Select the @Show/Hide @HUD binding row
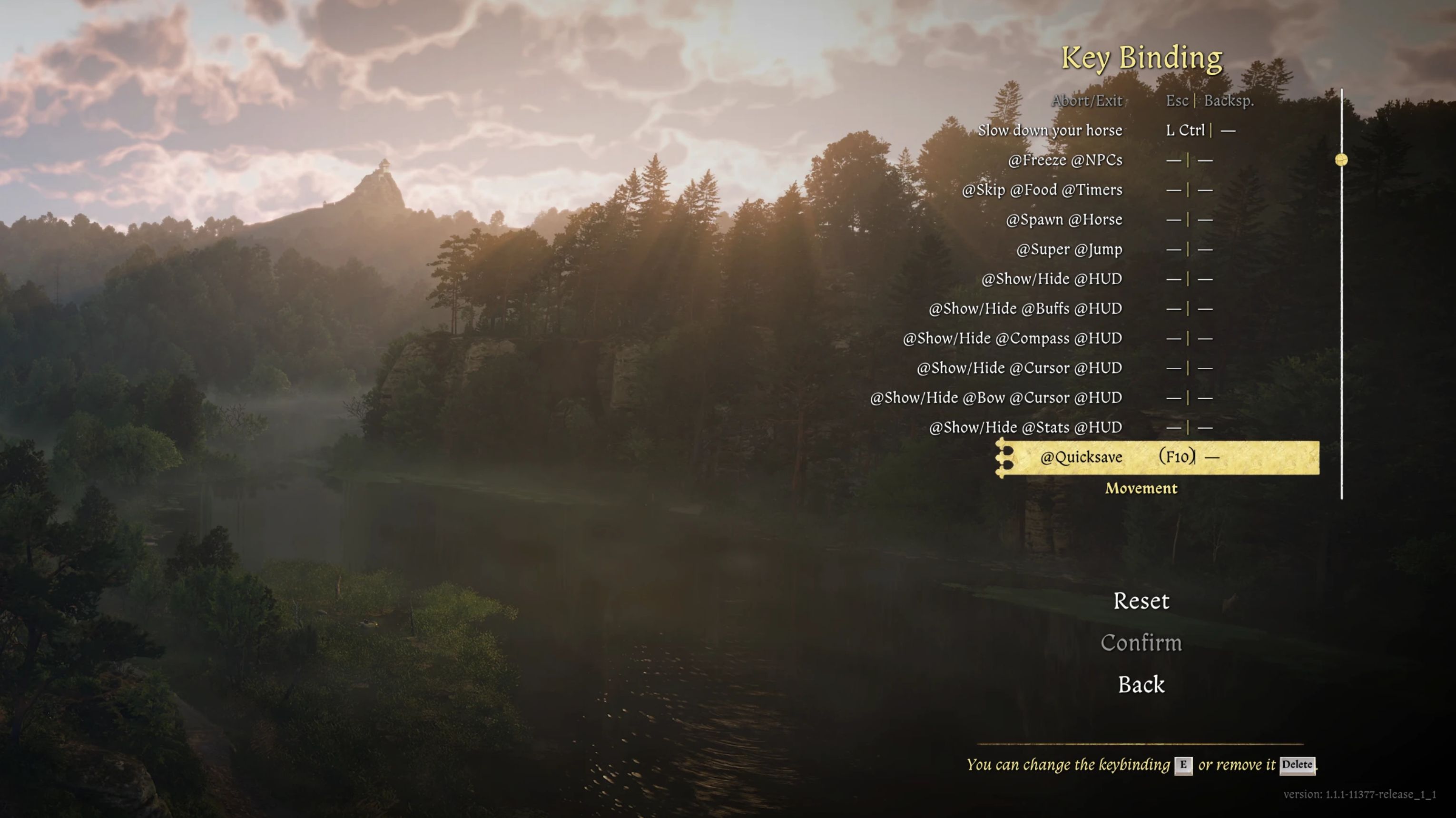This screenshot has width=1456, height=818. (1051, 279)
